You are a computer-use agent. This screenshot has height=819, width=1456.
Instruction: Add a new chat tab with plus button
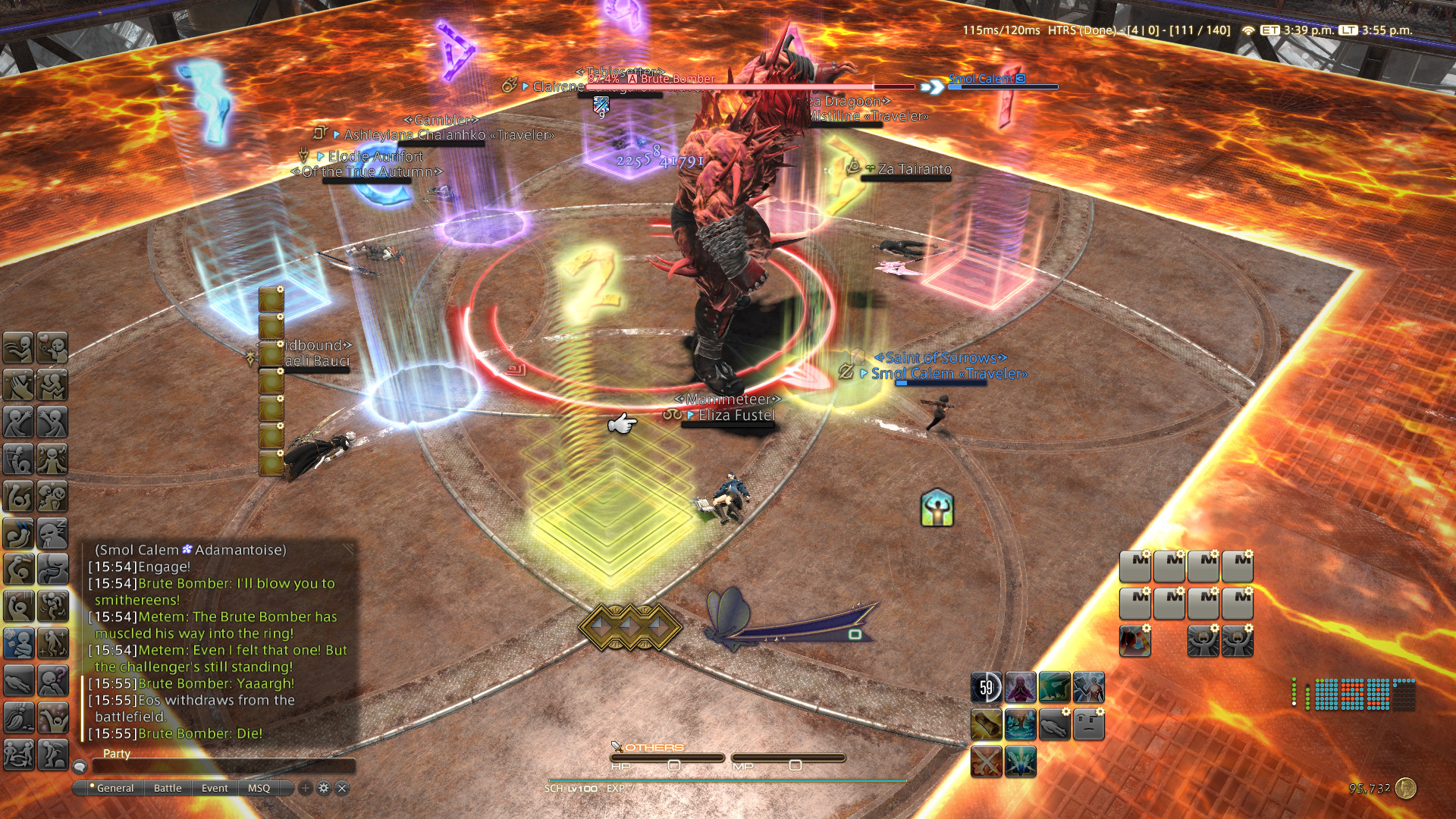pyautogui.click(x=306, y=788)
